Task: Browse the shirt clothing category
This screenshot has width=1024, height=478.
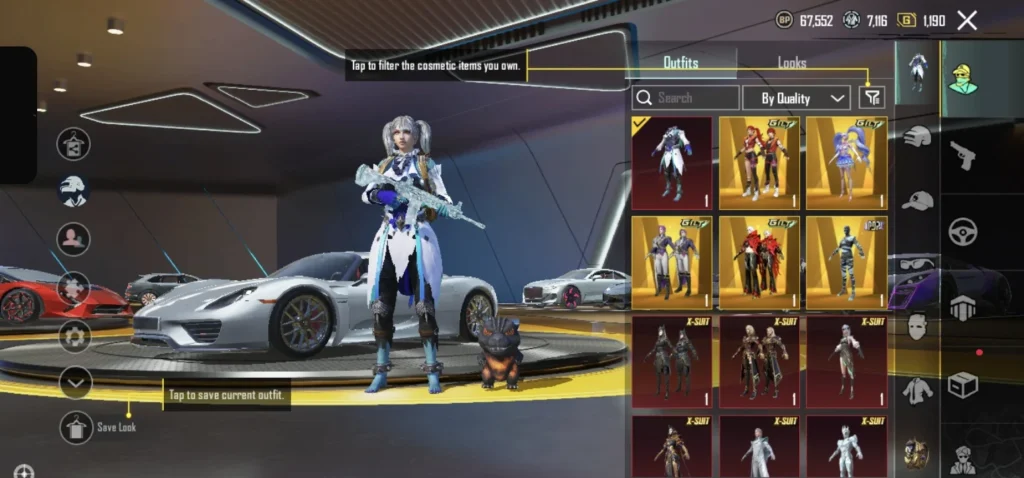Action: 917,389
